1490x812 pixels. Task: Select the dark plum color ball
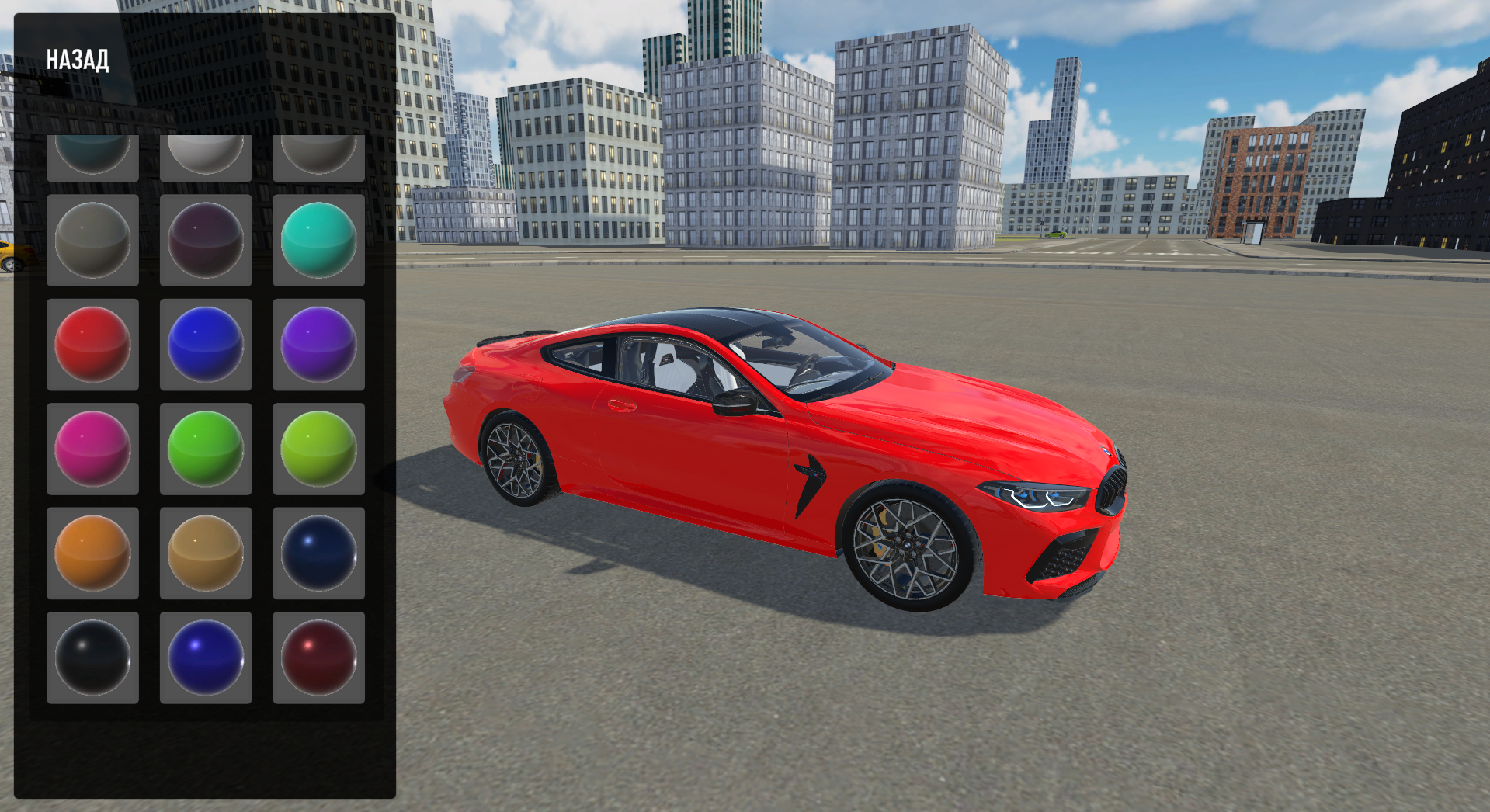[206, 239]
